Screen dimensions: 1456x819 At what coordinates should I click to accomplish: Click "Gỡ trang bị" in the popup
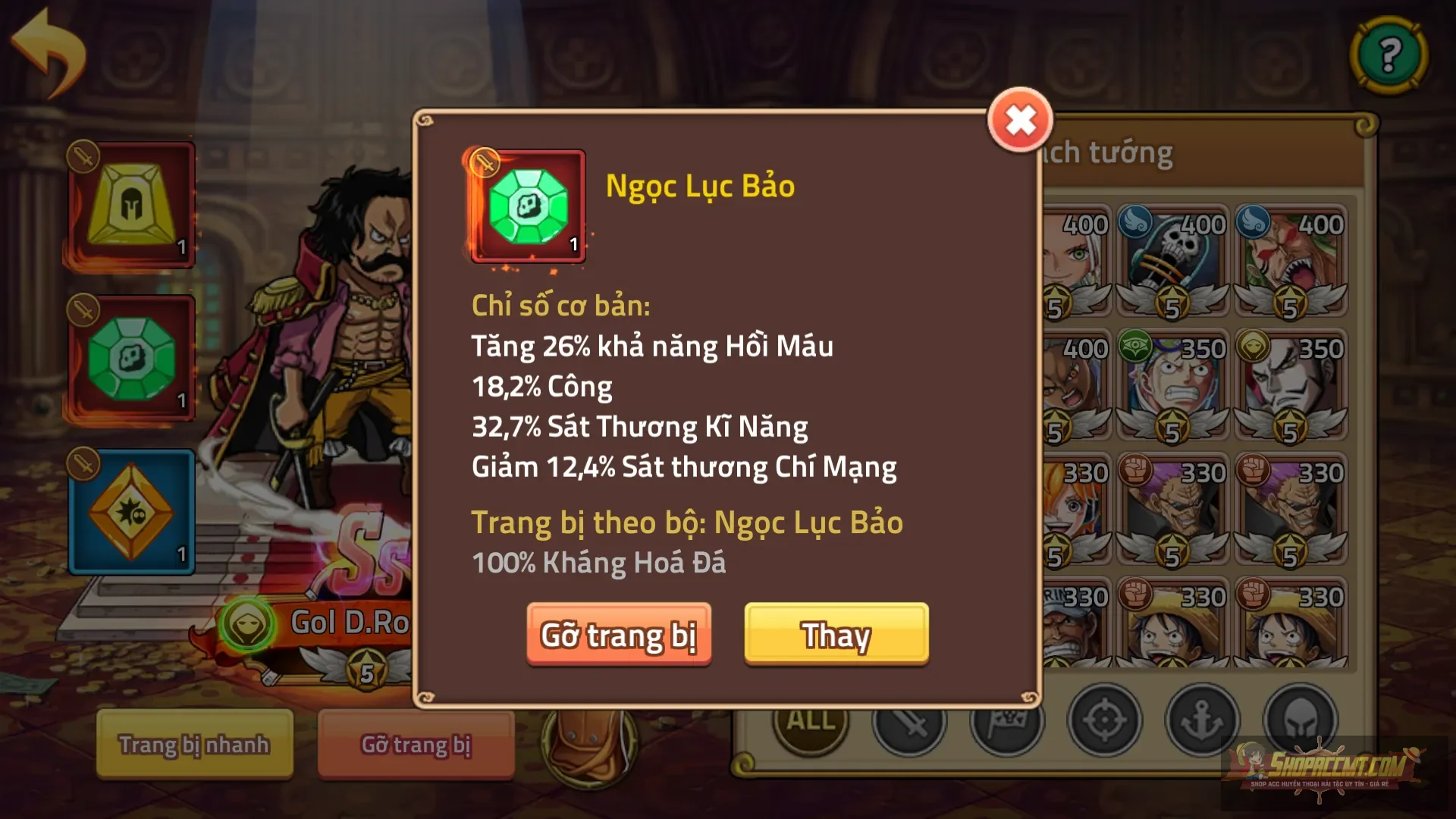619,636
